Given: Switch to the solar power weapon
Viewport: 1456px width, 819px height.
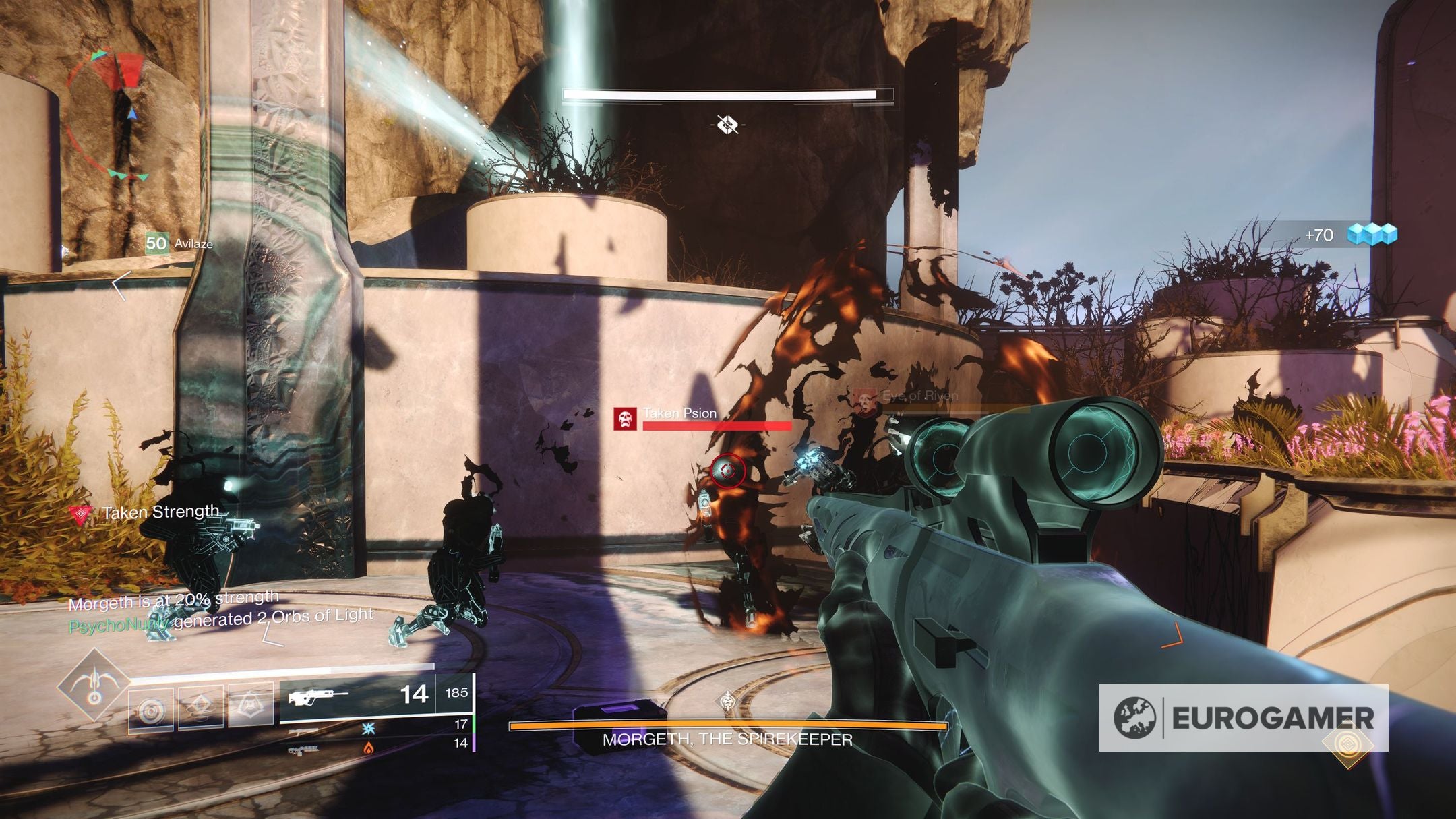Looking at the screenshot, I should pos(368,747).
